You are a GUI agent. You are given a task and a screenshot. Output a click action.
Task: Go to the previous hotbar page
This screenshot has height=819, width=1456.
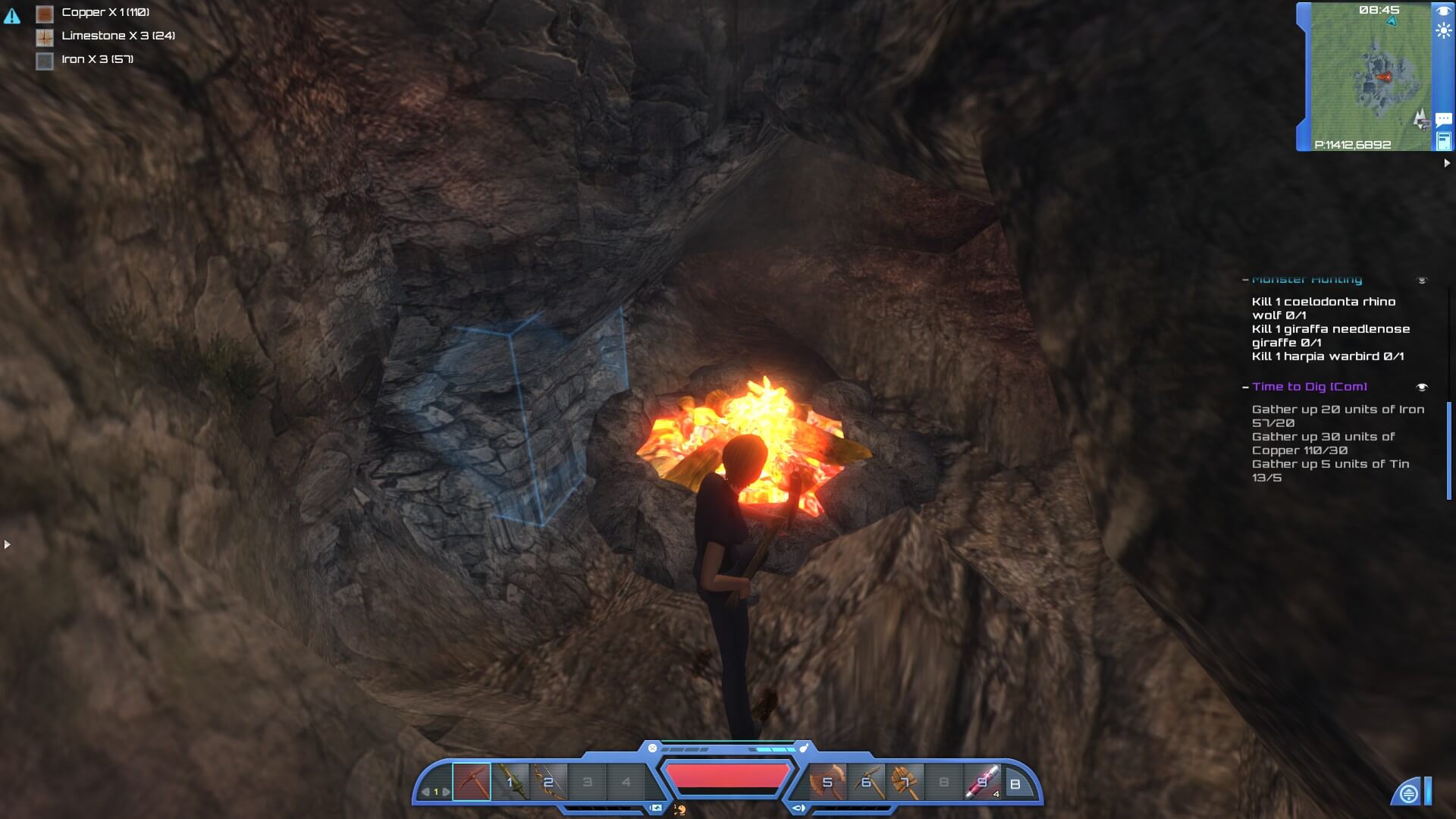coord(425,792)
